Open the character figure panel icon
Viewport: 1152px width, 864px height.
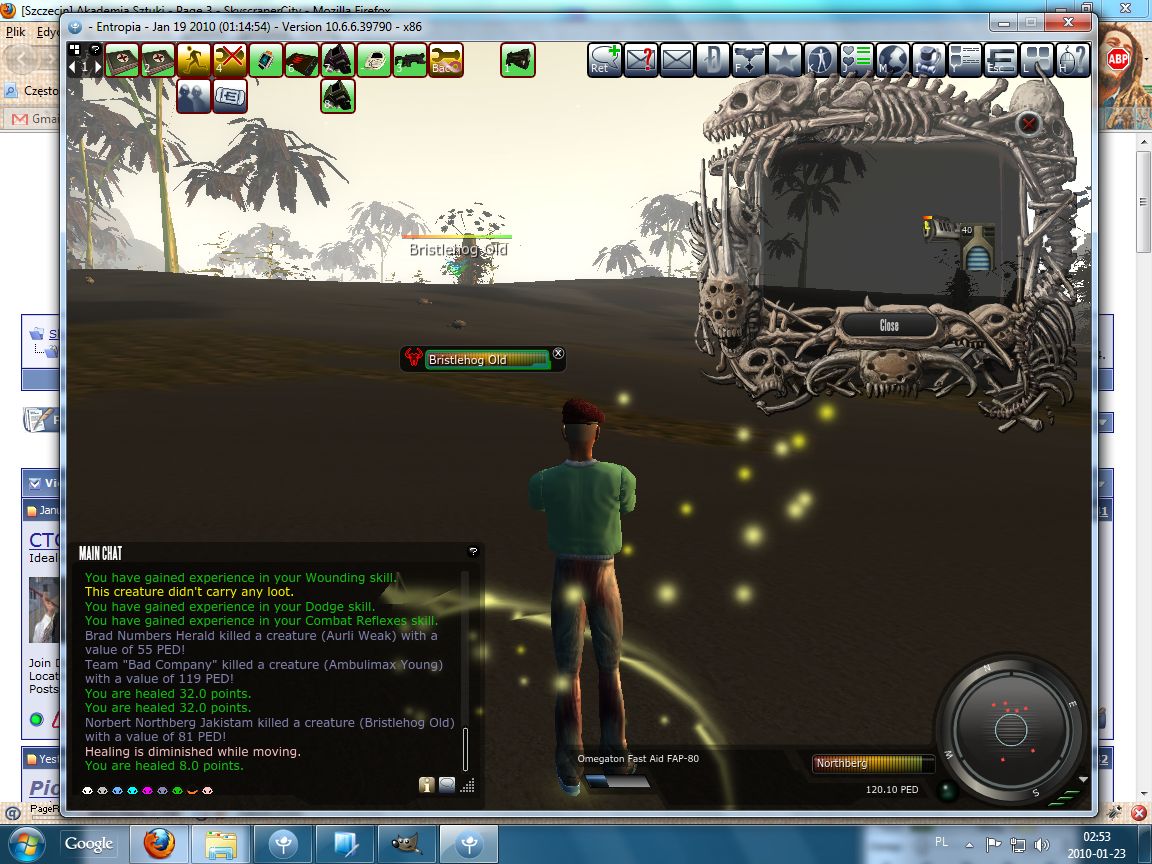point(821,61)
